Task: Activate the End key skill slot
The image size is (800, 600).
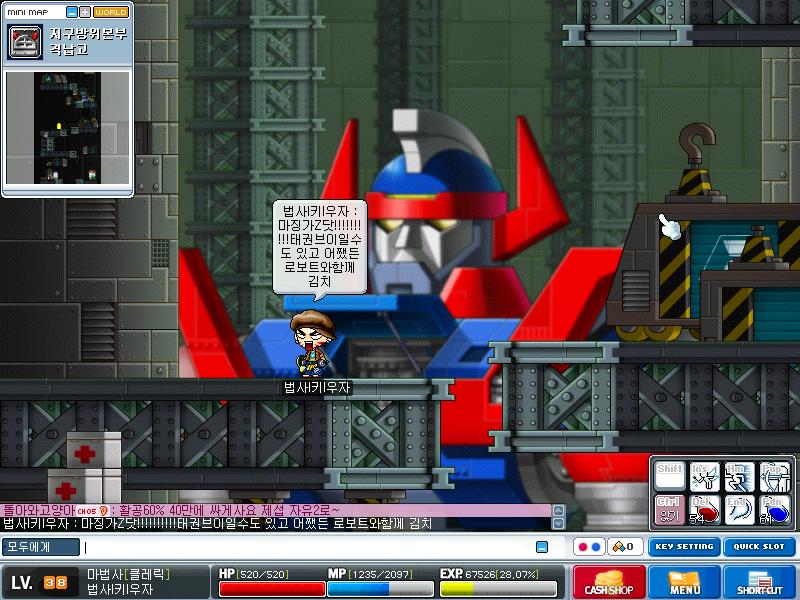Action: coord(740,509)
